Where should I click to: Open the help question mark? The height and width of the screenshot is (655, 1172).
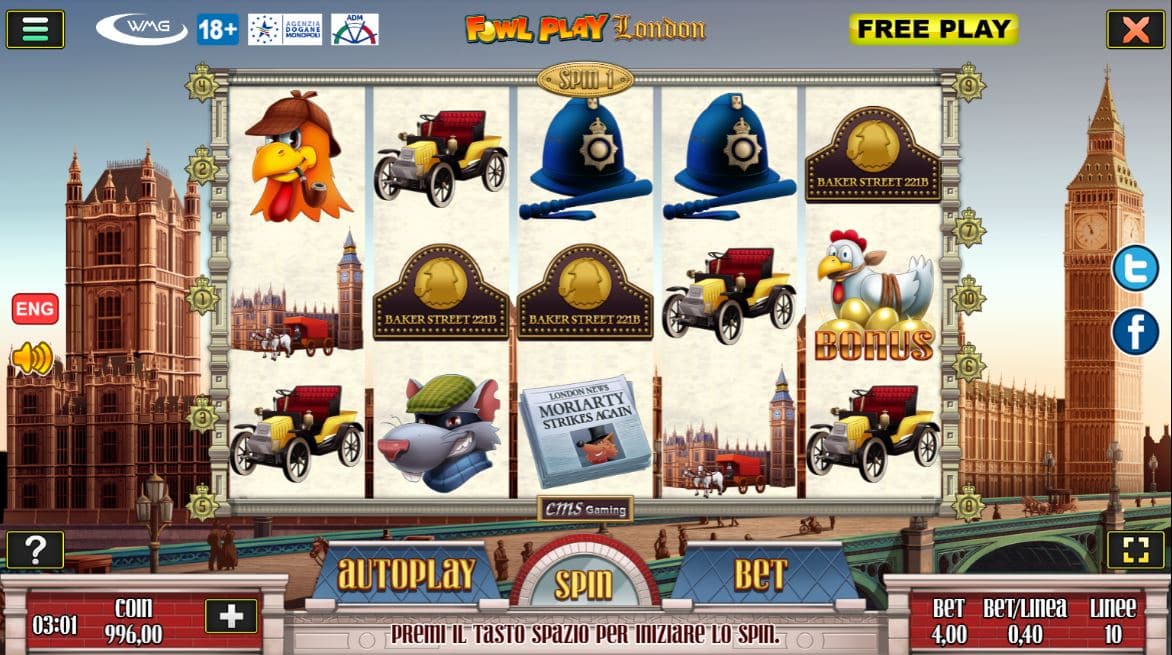tap(35, 550)
